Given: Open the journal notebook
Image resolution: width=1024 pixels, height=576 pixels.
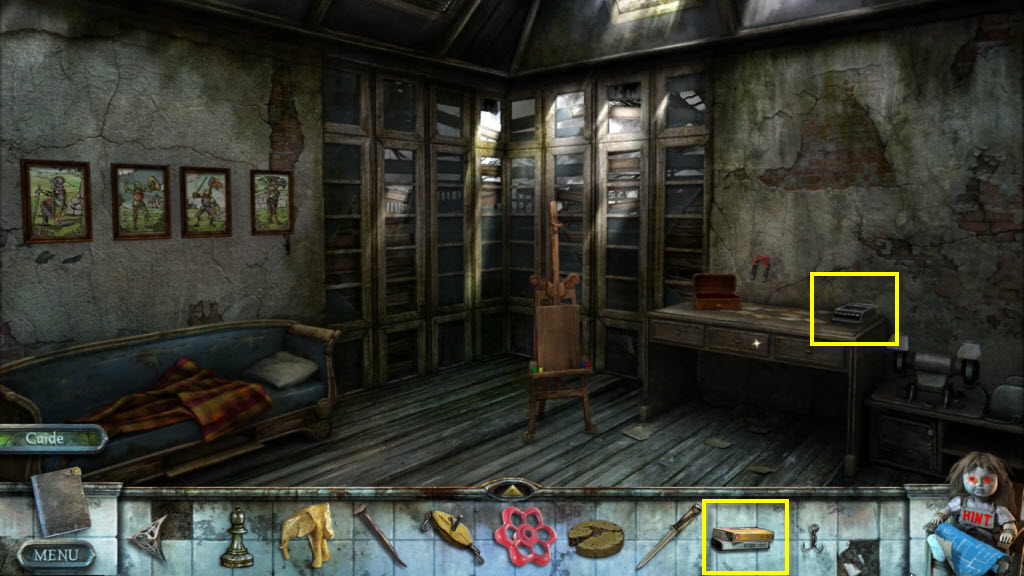Looking at the screenshot, I should tap(60, 502).
